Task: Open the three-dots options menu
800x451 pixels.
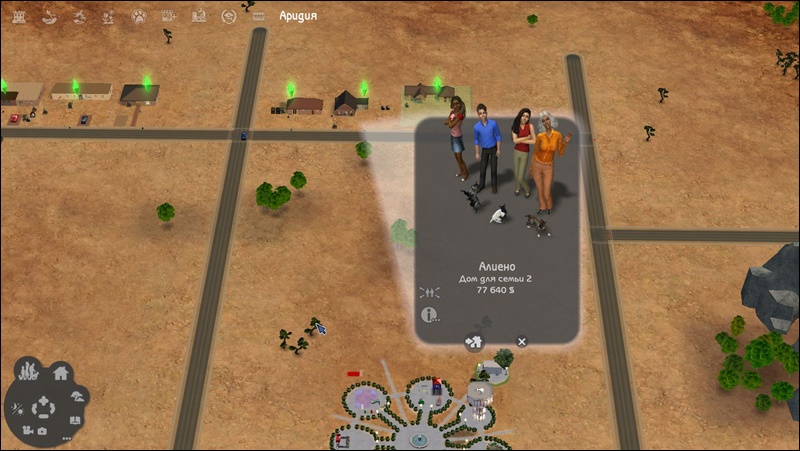Action: tap(67, 438)
